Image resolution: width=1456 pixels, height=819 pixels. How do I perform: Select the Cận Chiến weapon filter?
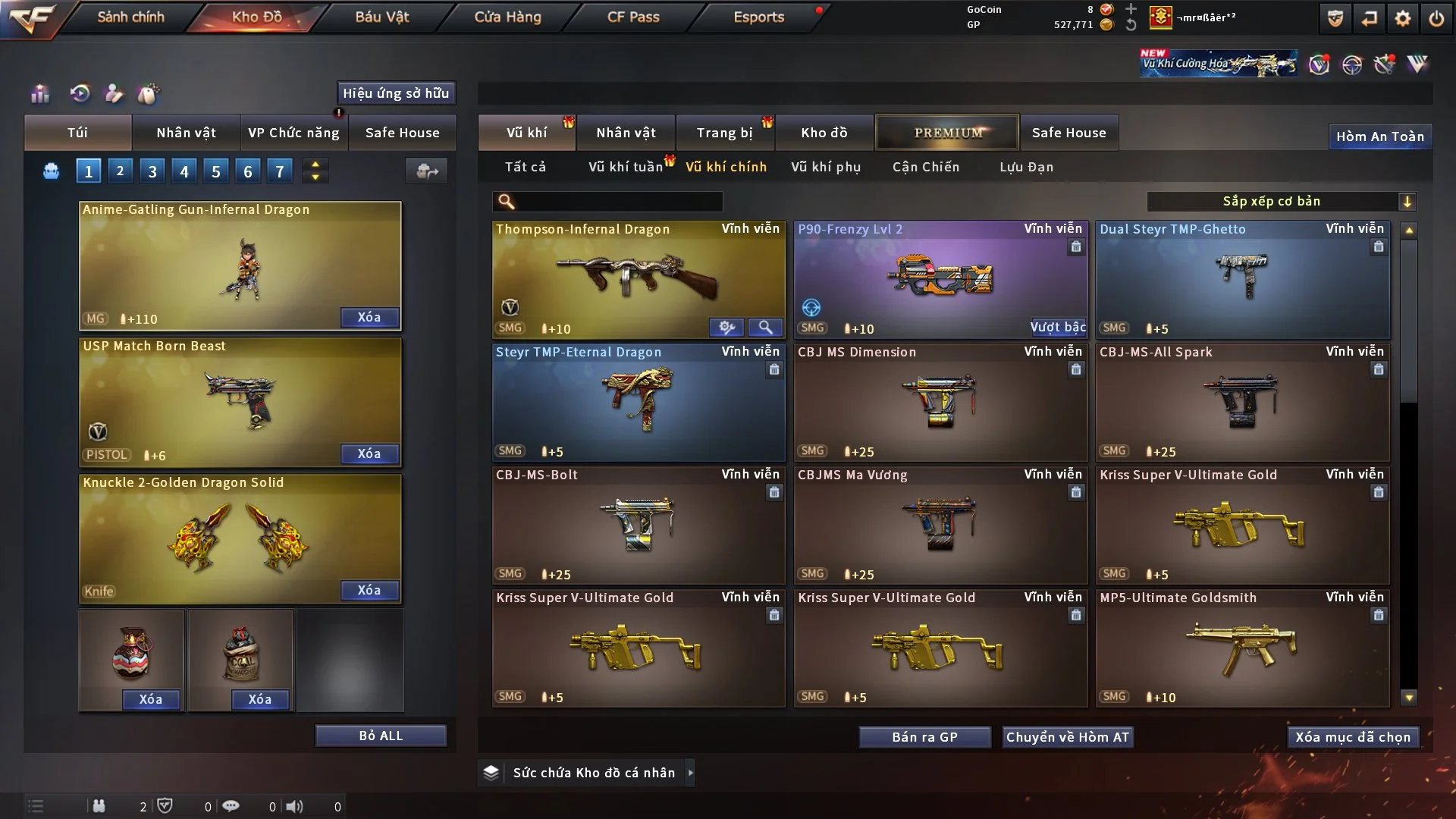click(926, 167)
